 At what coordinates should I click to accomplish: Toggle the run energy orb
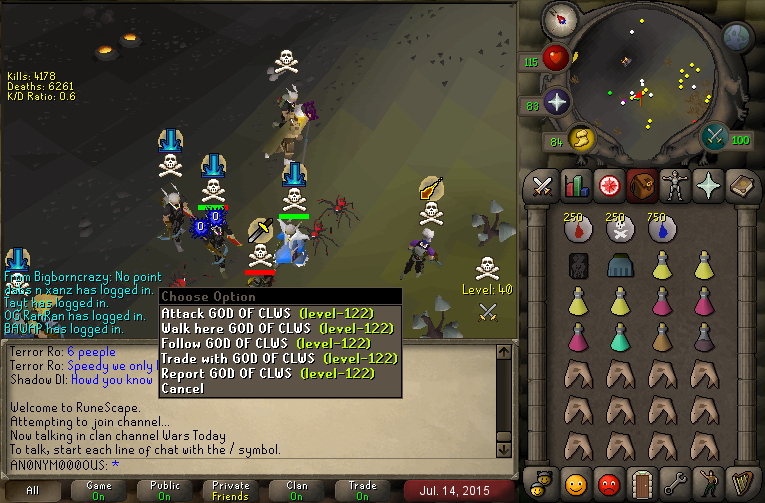581,138
